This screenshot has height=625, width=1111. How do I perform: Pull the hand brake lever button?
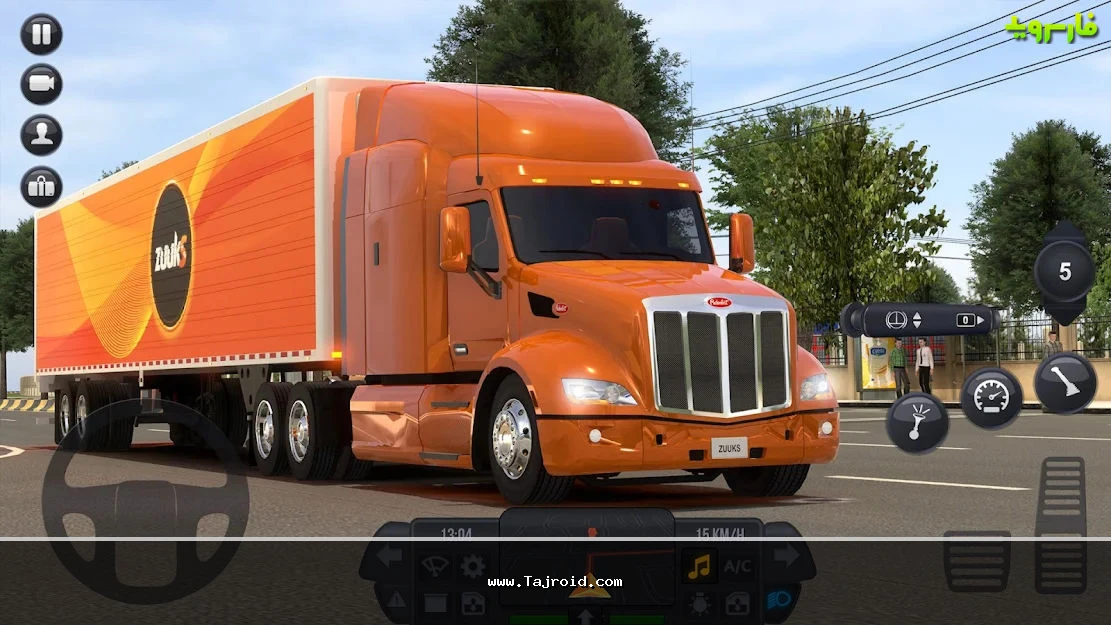pos(1065,383)
